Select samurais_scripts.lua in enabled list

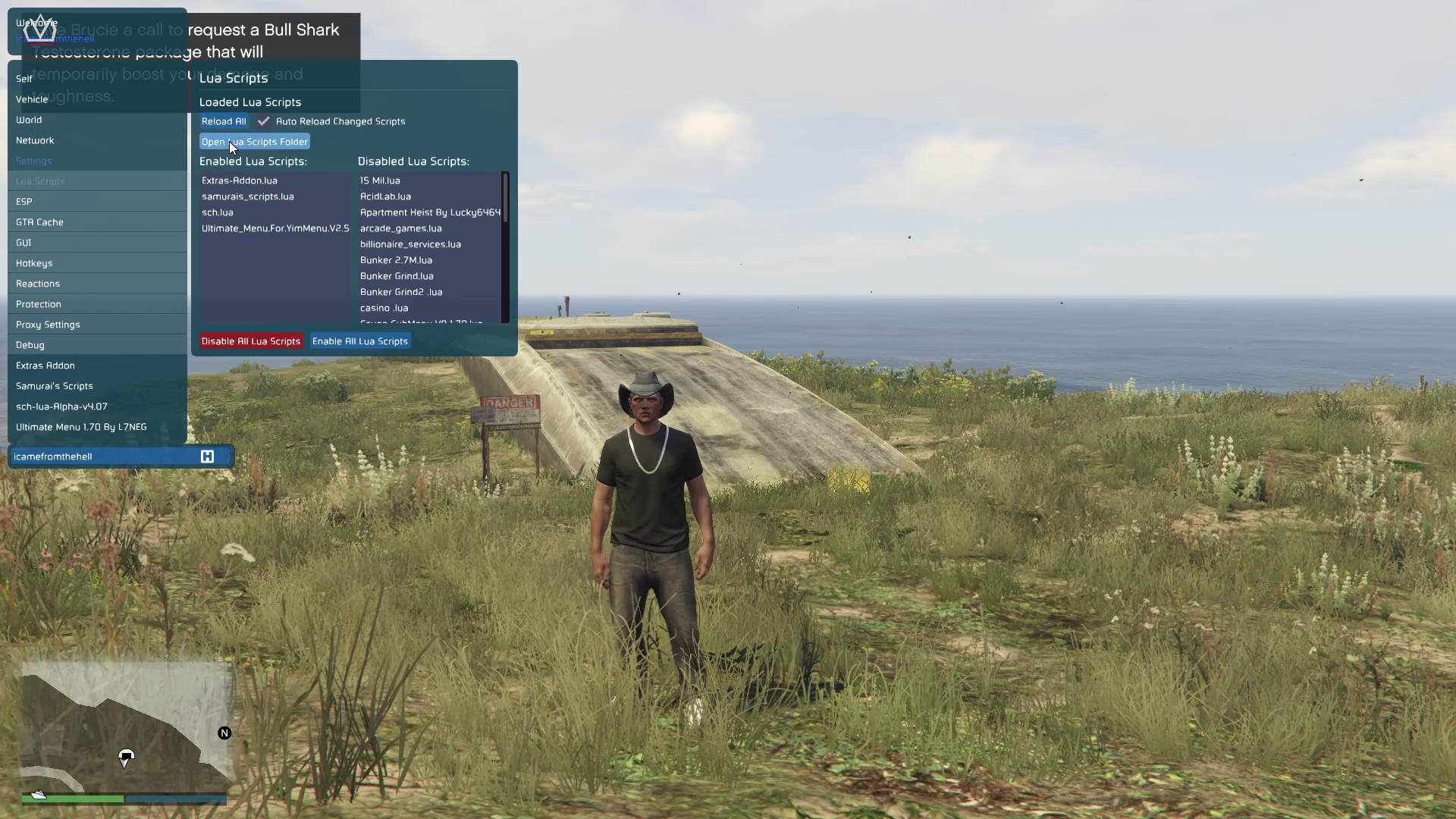pyautogui.click(x=248, y=196)
